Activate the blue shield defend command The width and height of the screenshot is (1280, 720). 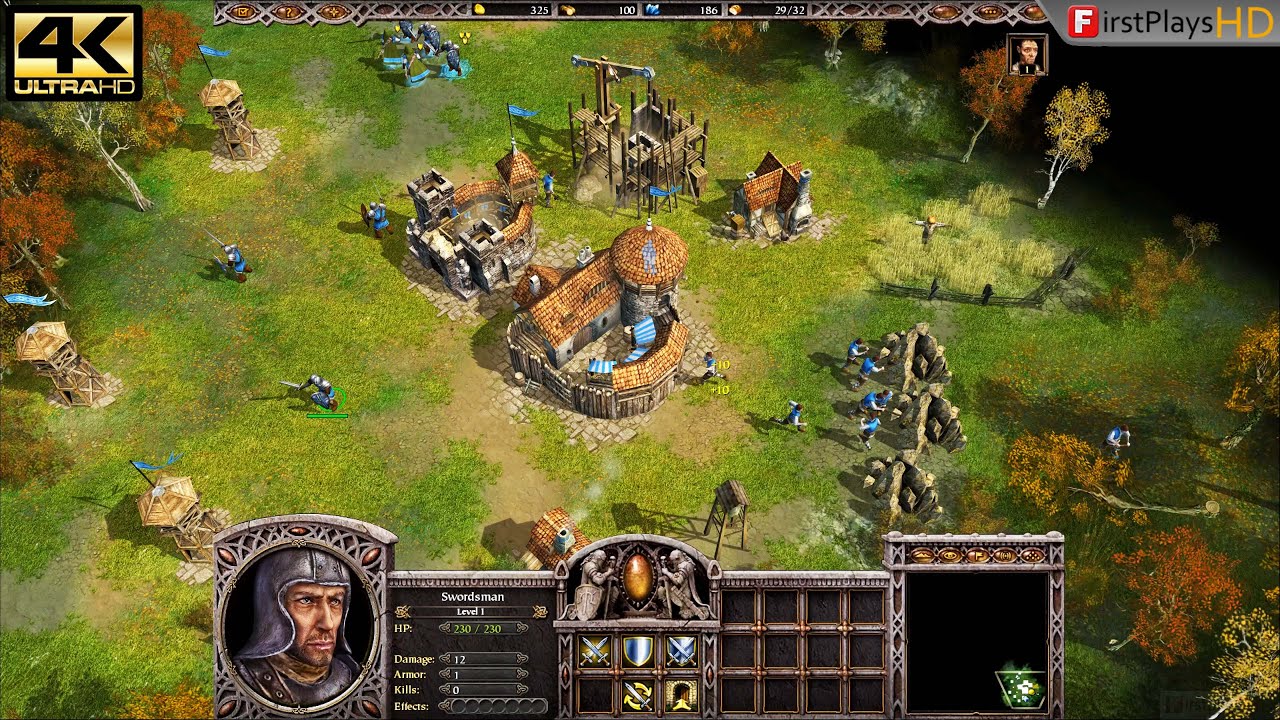(638, 652)
